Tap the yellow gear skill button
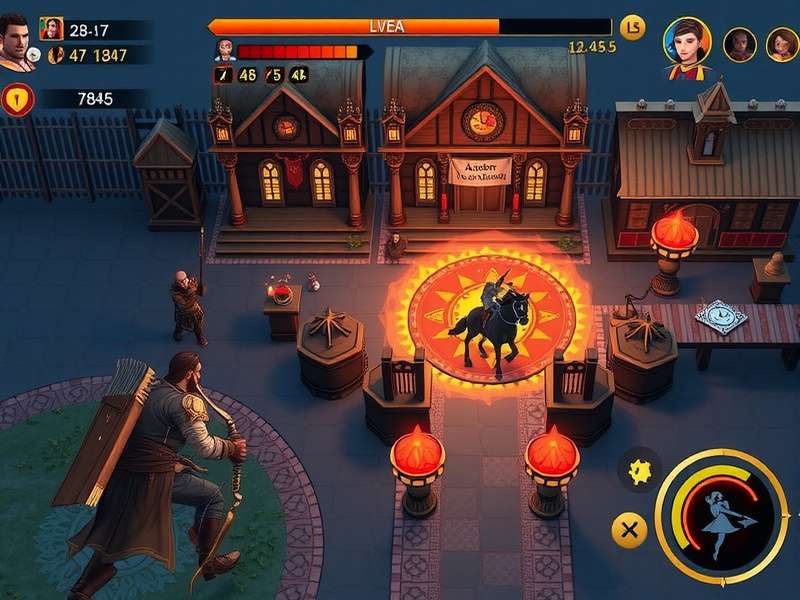Viewport: 800px width, 600px height. tap(638, 467)
